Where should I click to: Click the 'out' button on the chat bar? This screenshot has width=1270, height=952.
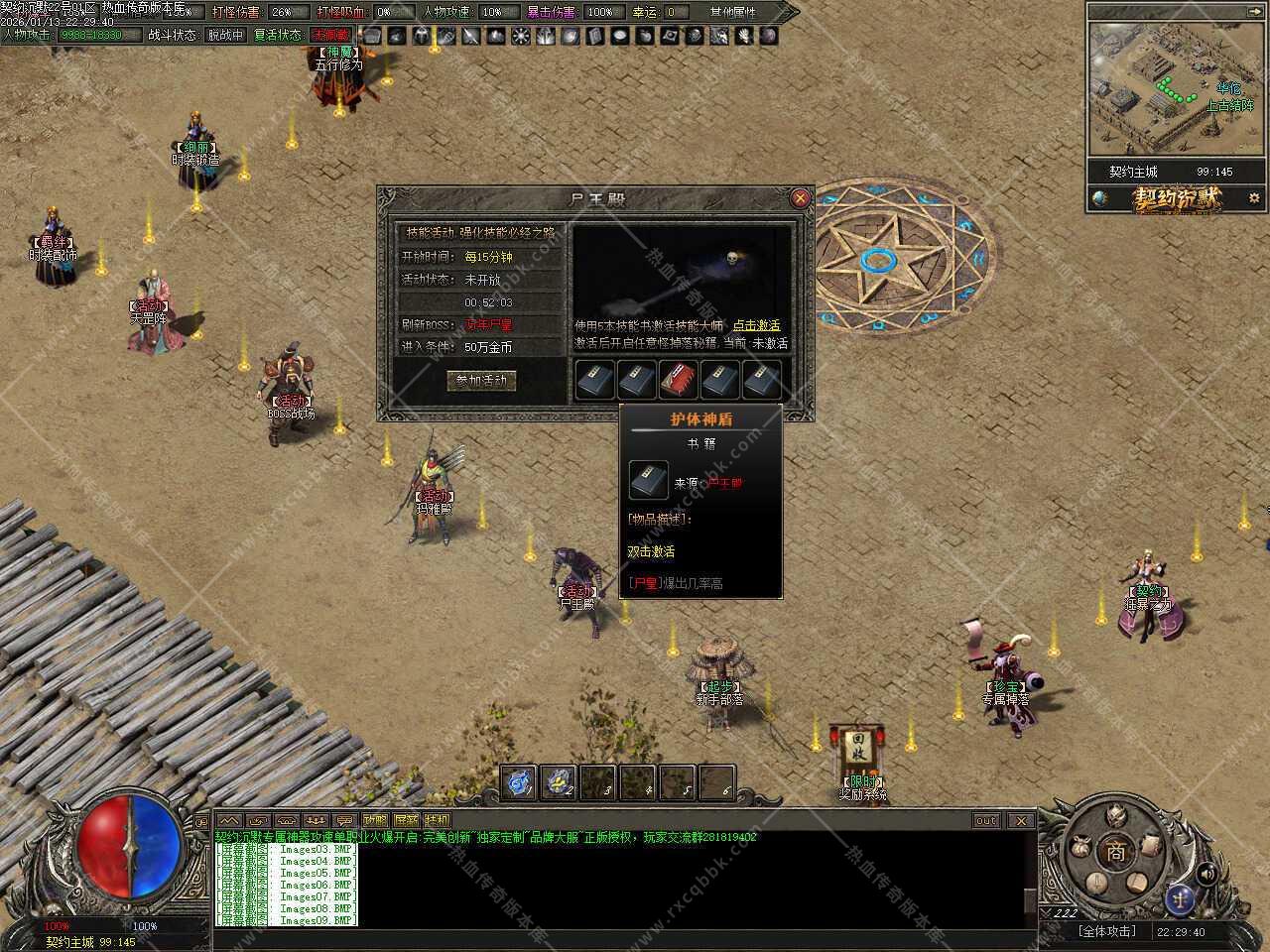985,820
